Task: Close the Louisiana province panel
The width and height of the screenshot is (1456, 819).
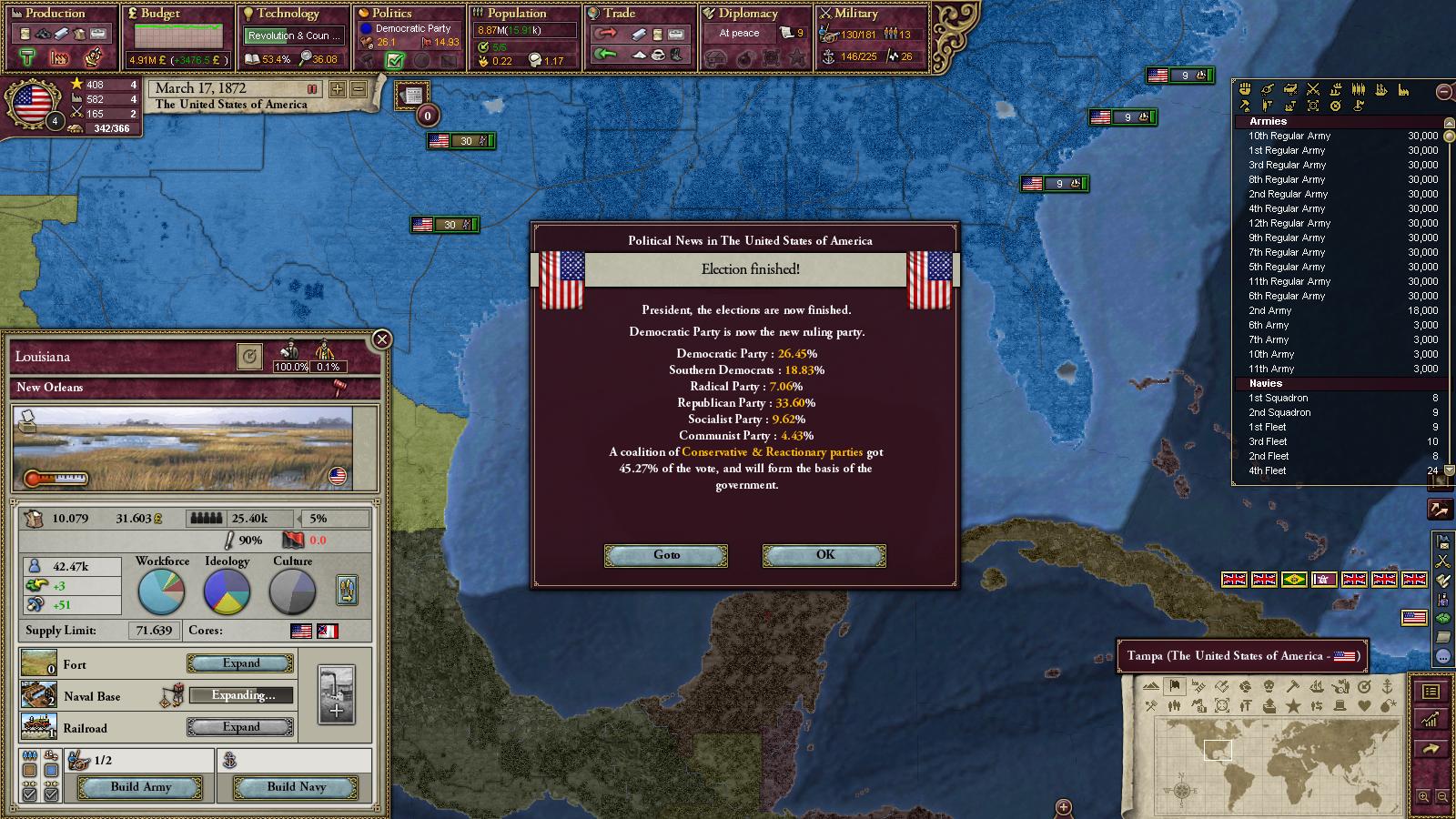Action: point(382,339)
